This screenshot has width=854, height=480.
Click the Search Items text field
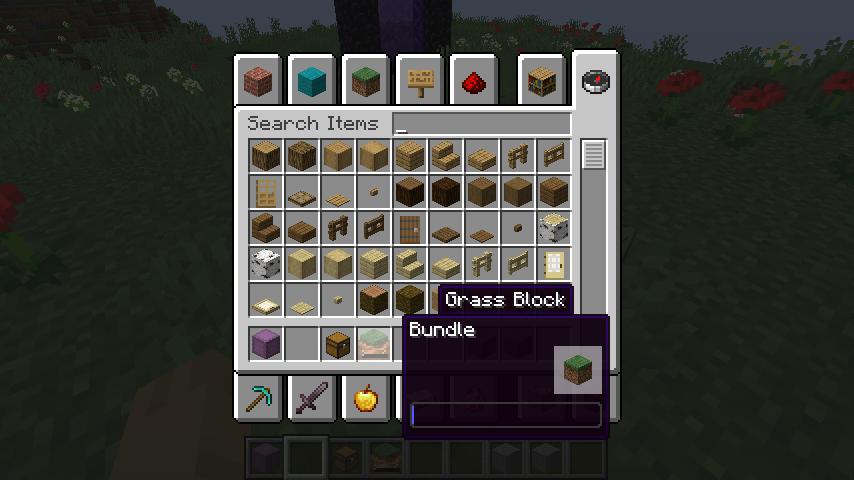[x=481, y=124]
